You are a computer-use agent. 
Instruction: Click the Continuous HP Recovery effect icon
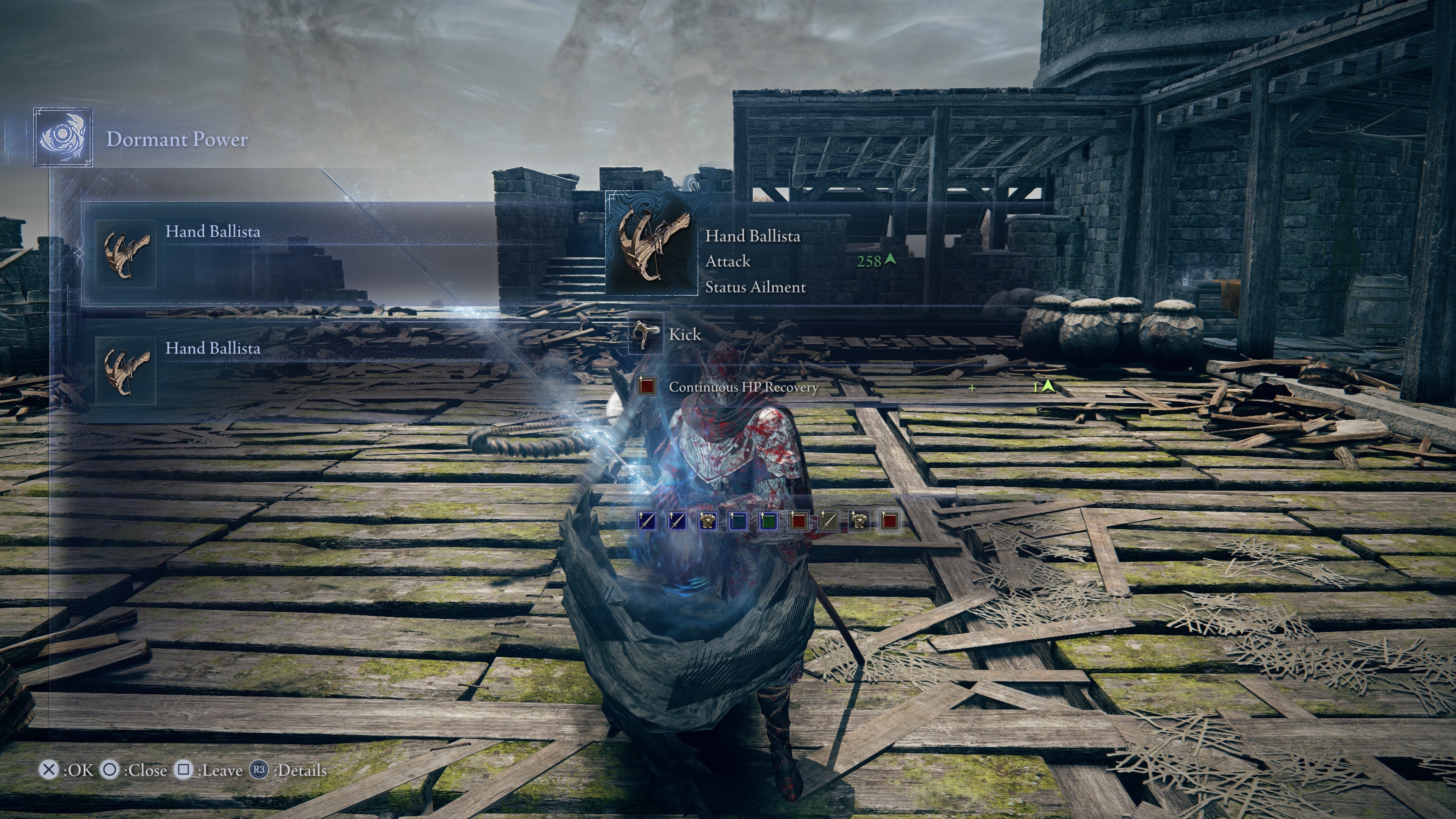point(646,386)
